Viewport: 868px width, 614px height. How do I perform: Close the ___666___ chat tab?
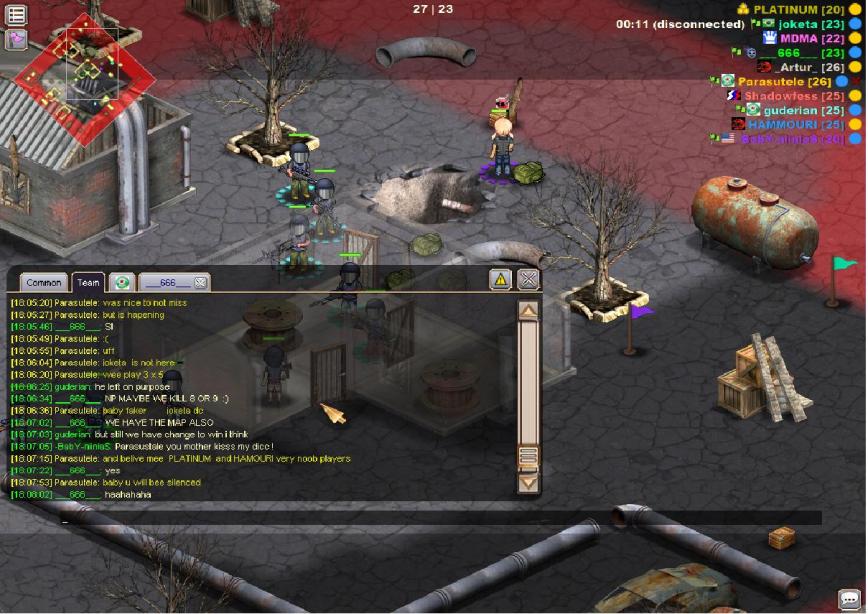[x=200, y=283]
